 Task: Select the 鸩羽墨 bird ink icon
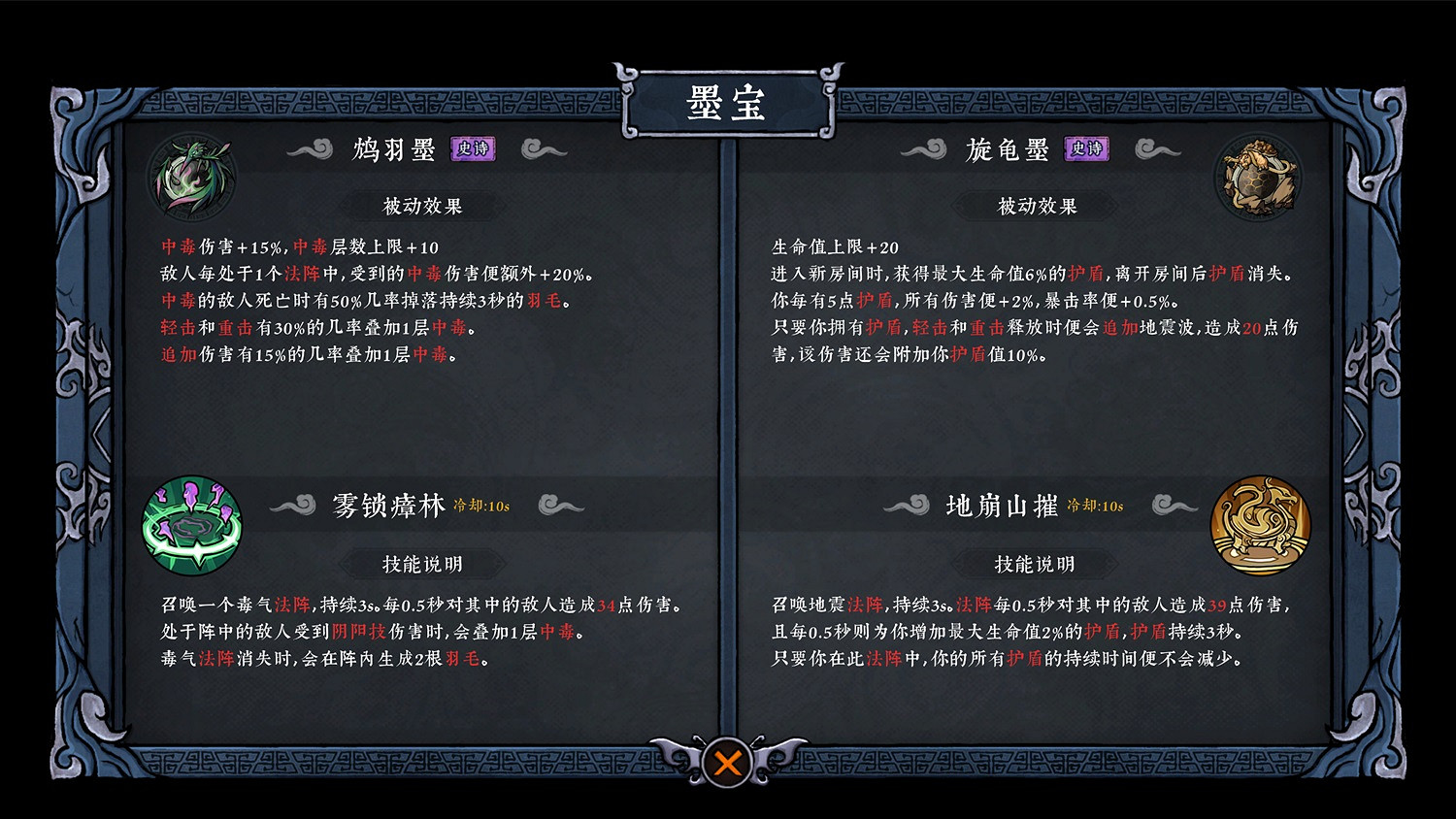pyautogui.click(x=191, y=176)
